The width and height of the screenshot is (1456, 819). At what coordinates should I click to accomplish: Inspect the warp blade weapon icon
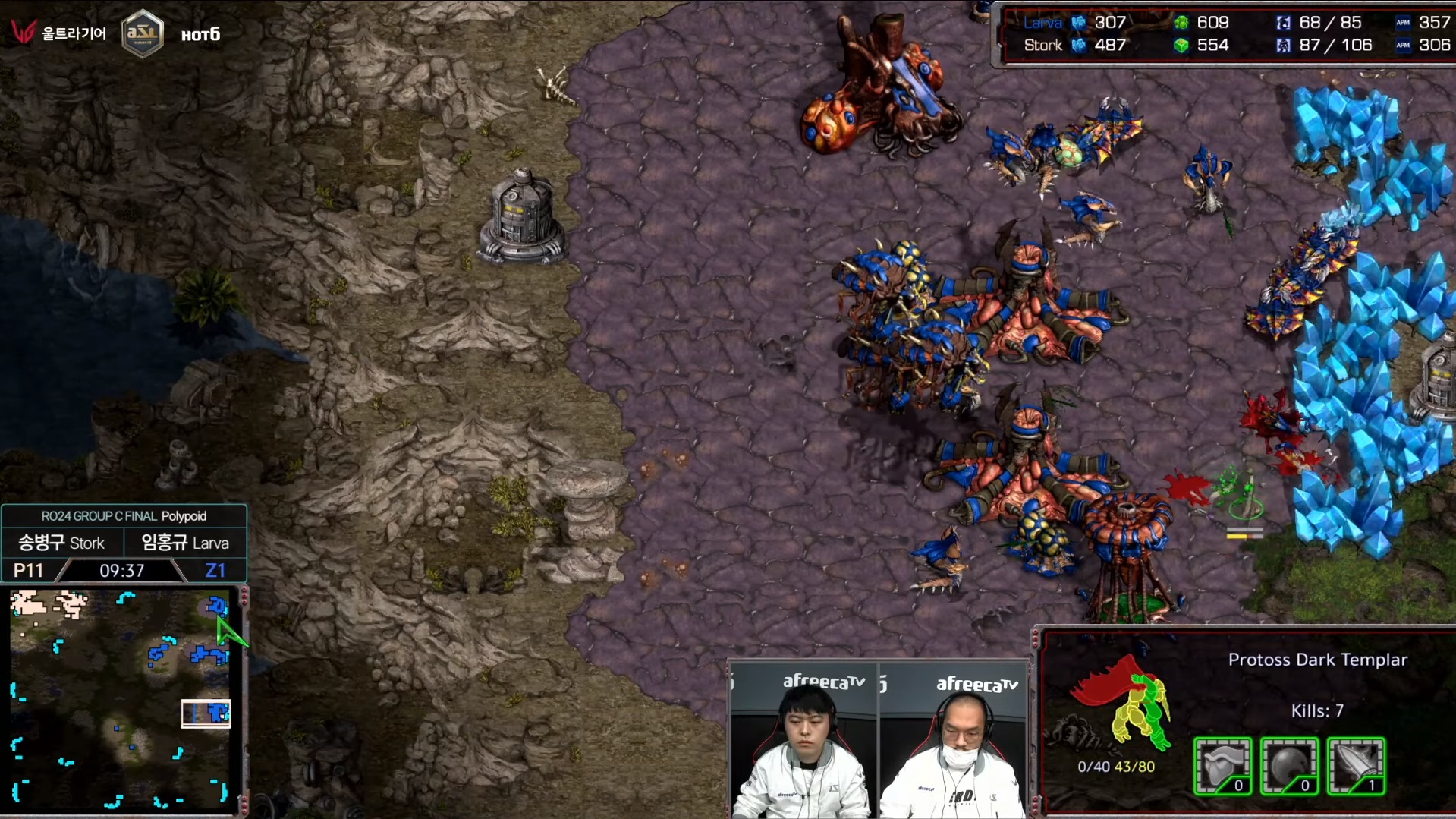tap(1356, 766)
